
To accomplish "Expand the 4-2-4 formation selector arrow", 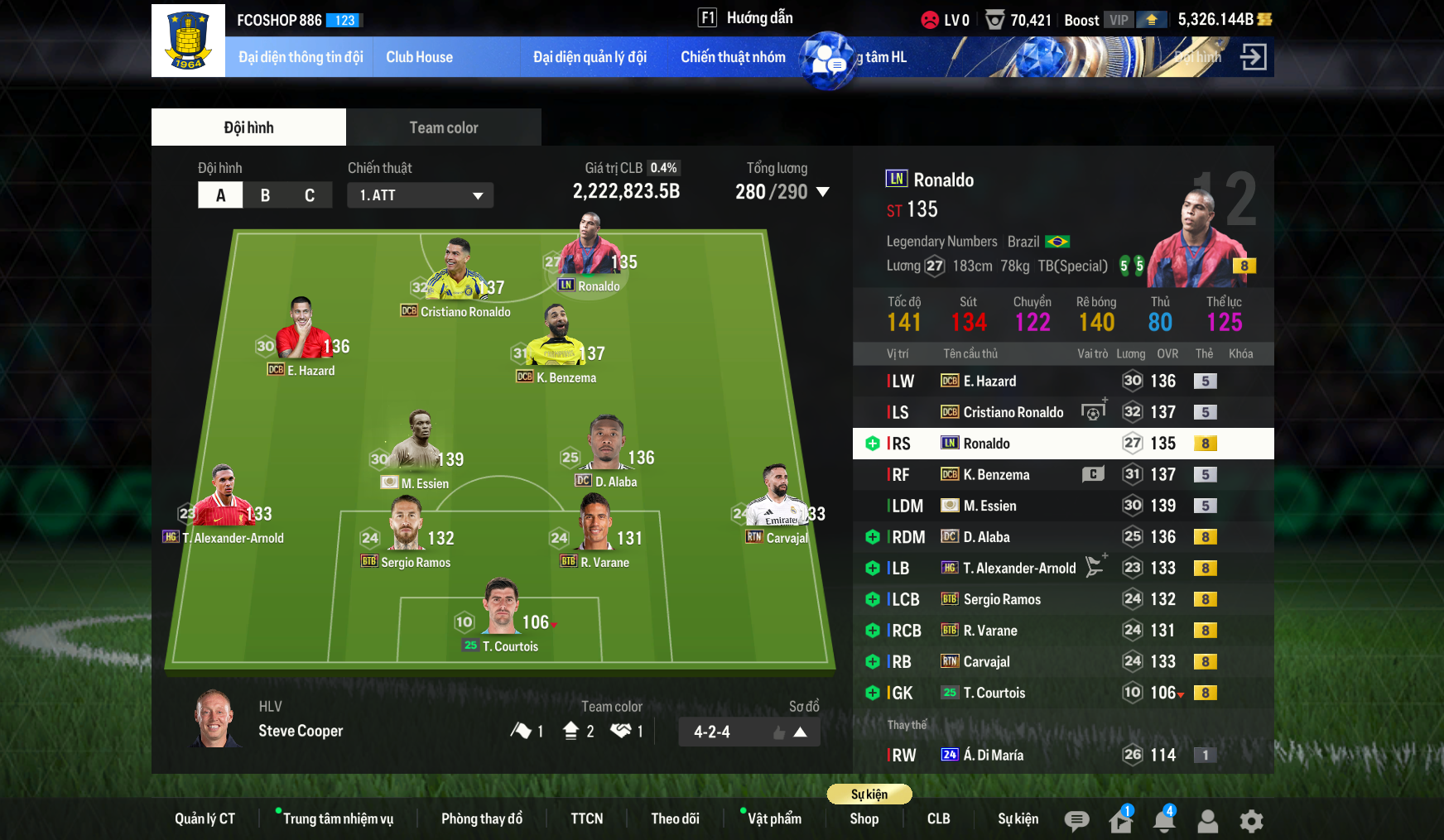I will pyautogui.click(x=799, y=732).
